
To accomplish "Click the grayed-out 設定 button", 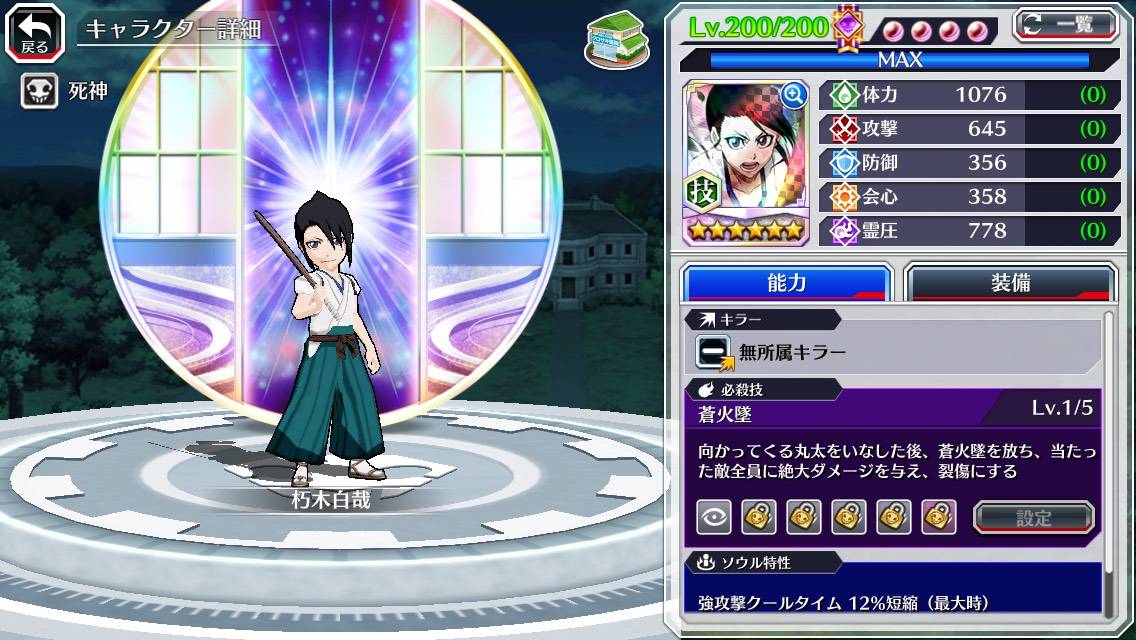I will coord(1033,517).
